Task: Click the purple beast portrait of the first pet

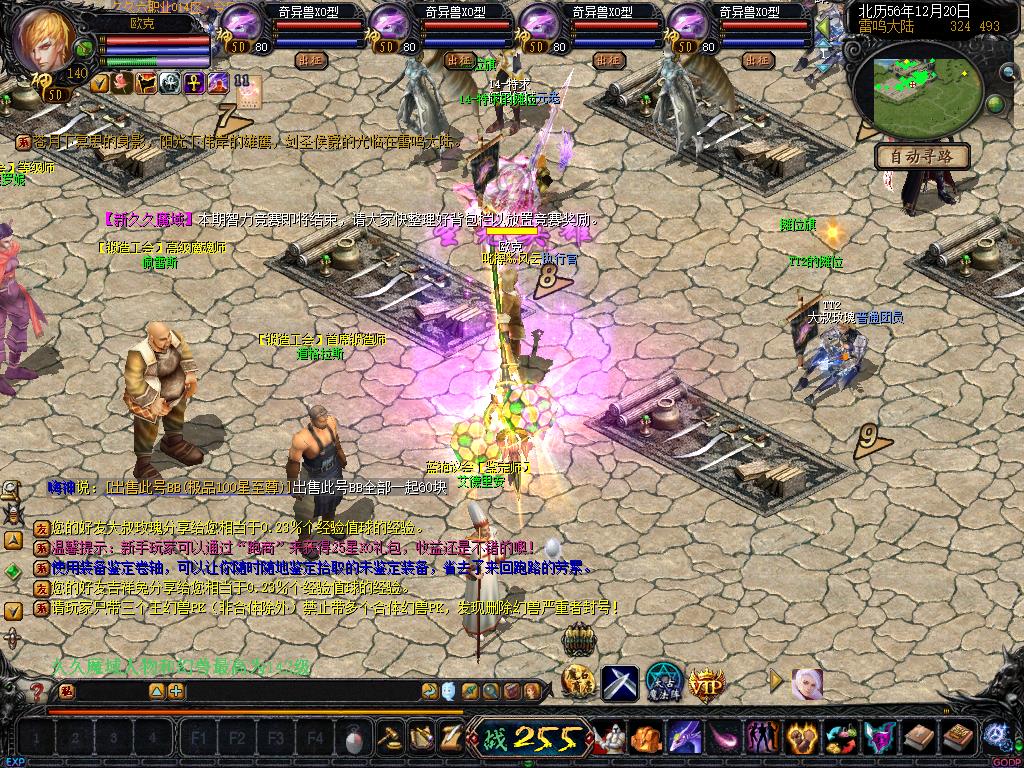Action: tap(241, 22)
